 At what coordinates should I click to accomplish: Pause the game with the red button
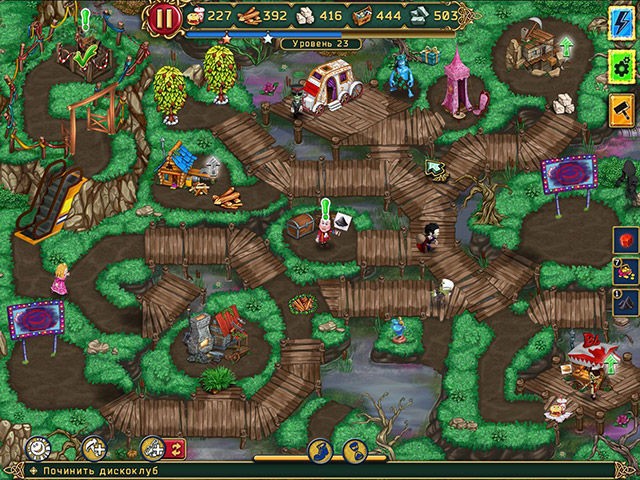pyautogui.click(x=163, y=17)
